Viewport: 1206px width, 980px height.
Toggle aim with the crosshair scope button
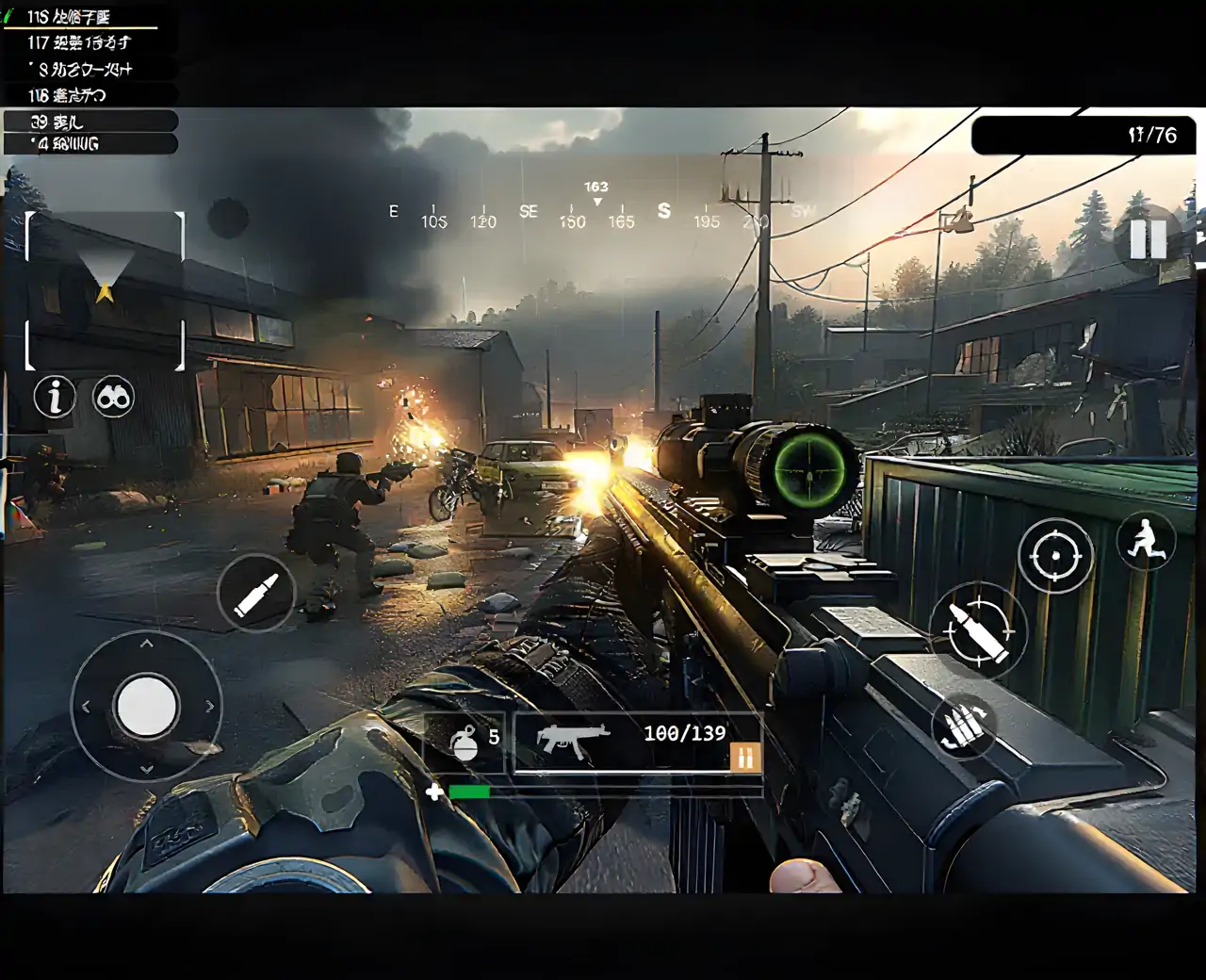point(1055,556)
